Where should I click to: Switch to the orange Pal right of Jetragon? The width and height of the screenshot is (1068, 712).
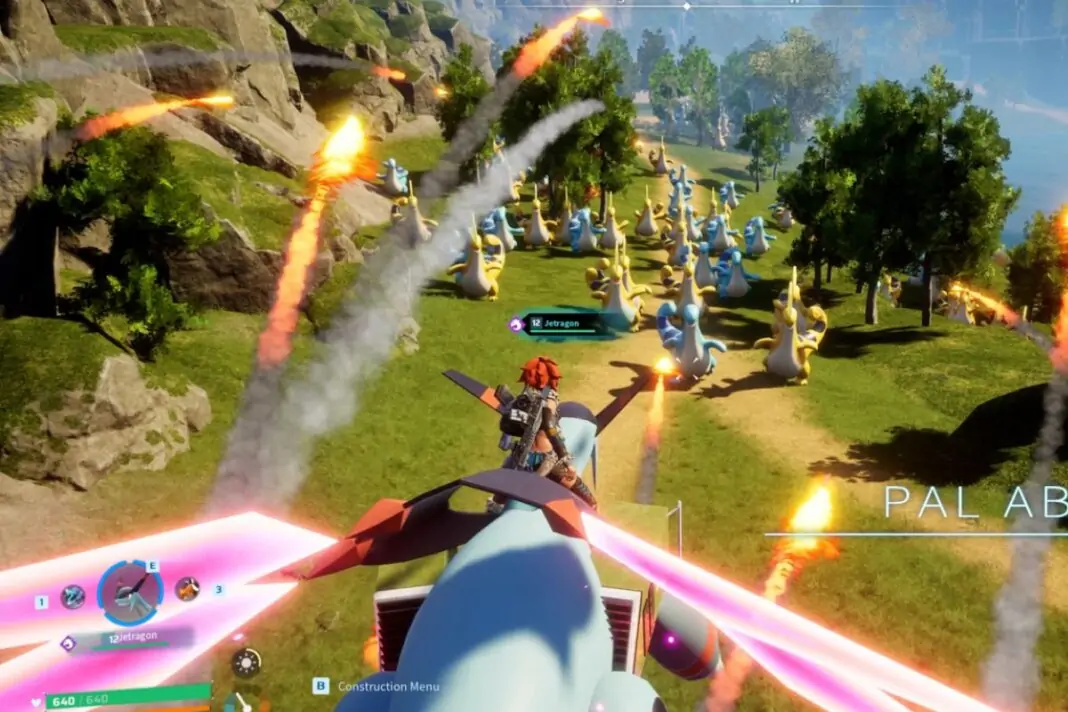pos(187,589)
